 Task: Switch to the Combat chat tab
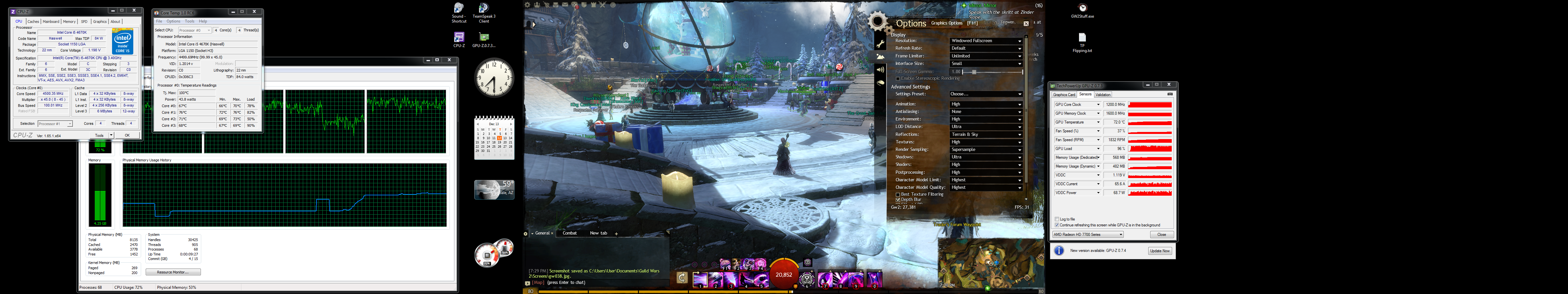tap(570, 233)
